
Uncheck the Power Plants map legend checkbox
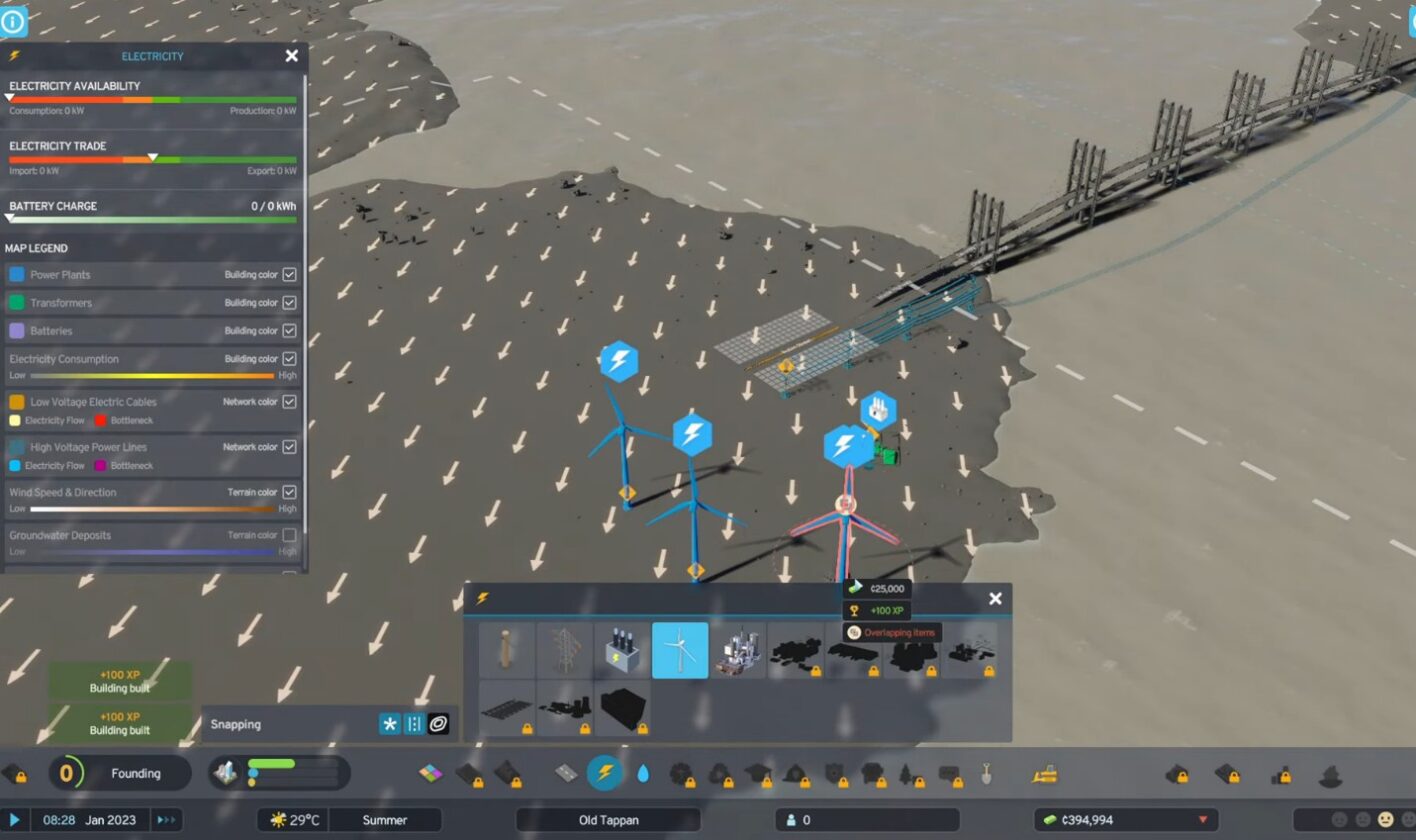[x=291, y=274]
